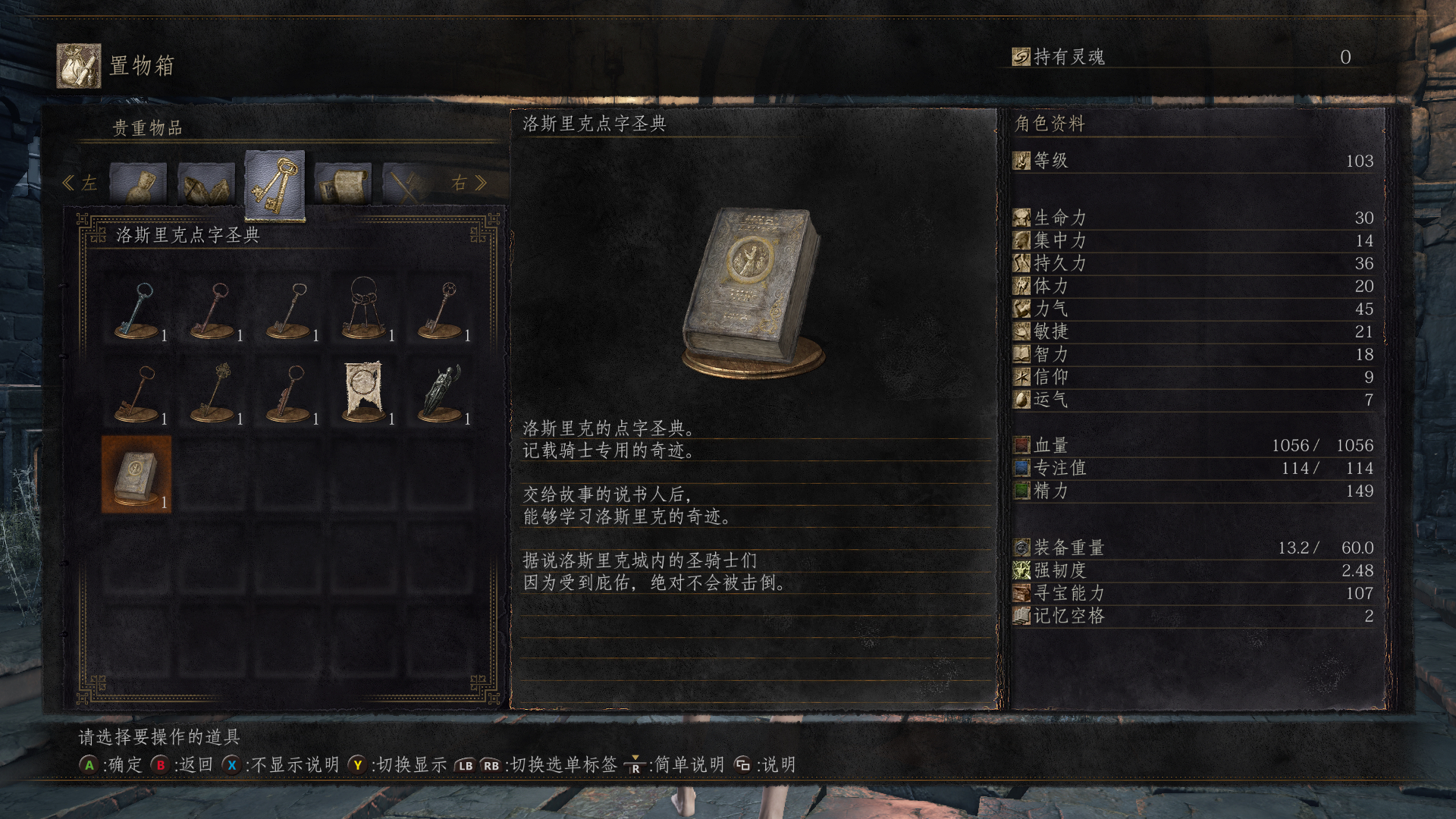Screen dimensions: 1456x819
Task: Click the 《左 arrow to switch categories
Action: click(x=78, y=182)
